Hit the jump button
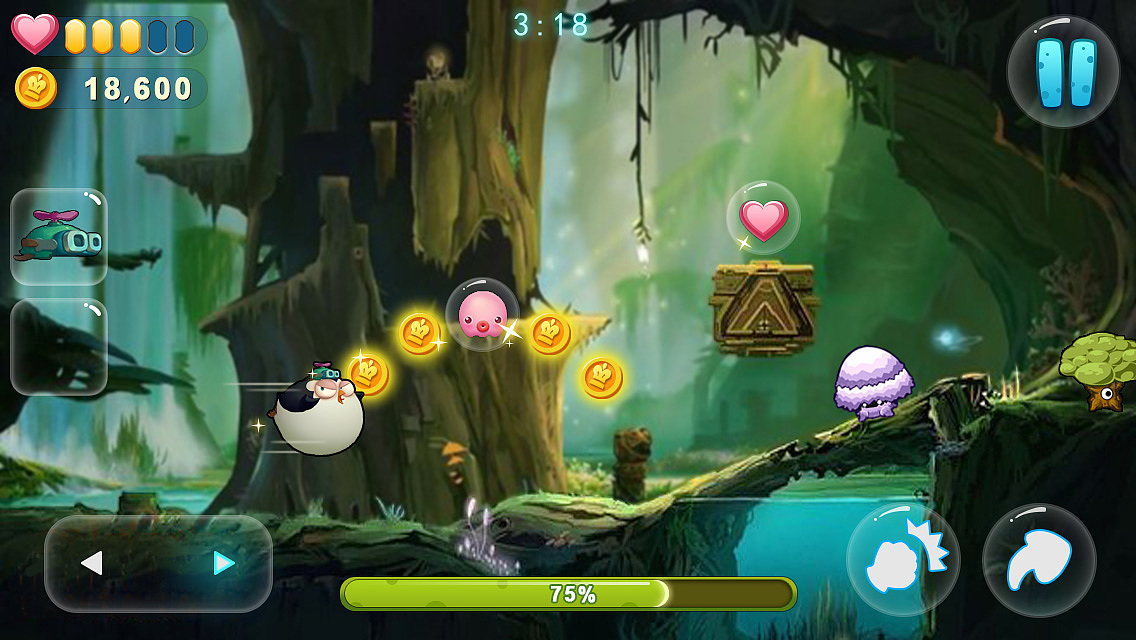 click(1039, 560)
